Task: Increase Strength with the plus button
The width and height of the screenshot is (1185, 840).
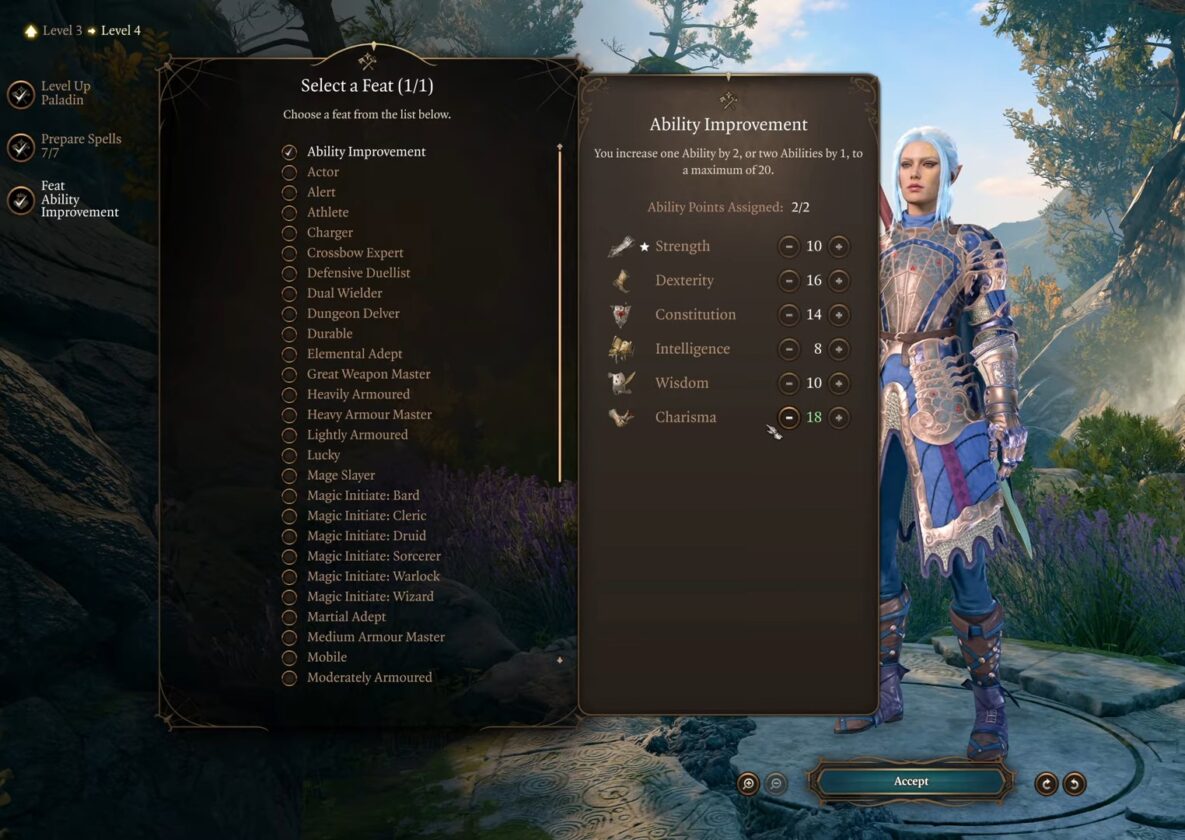Action: (x=839, y=247)
